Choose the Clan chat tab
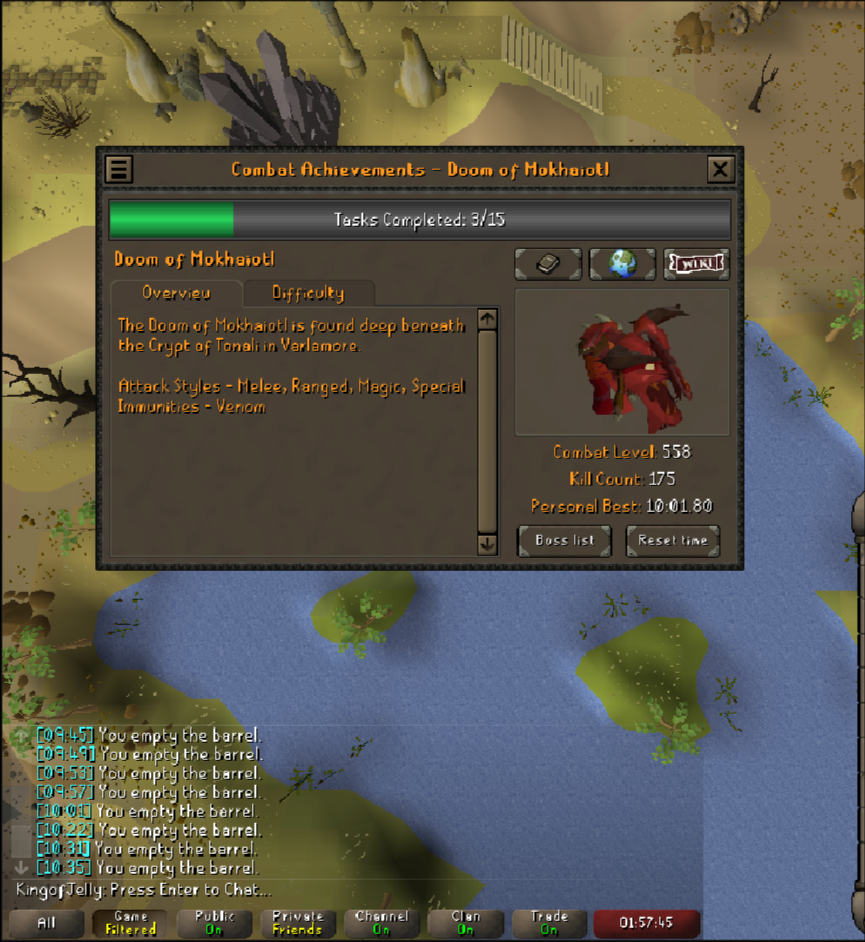 pyautogui.click(x=465, y=923)
